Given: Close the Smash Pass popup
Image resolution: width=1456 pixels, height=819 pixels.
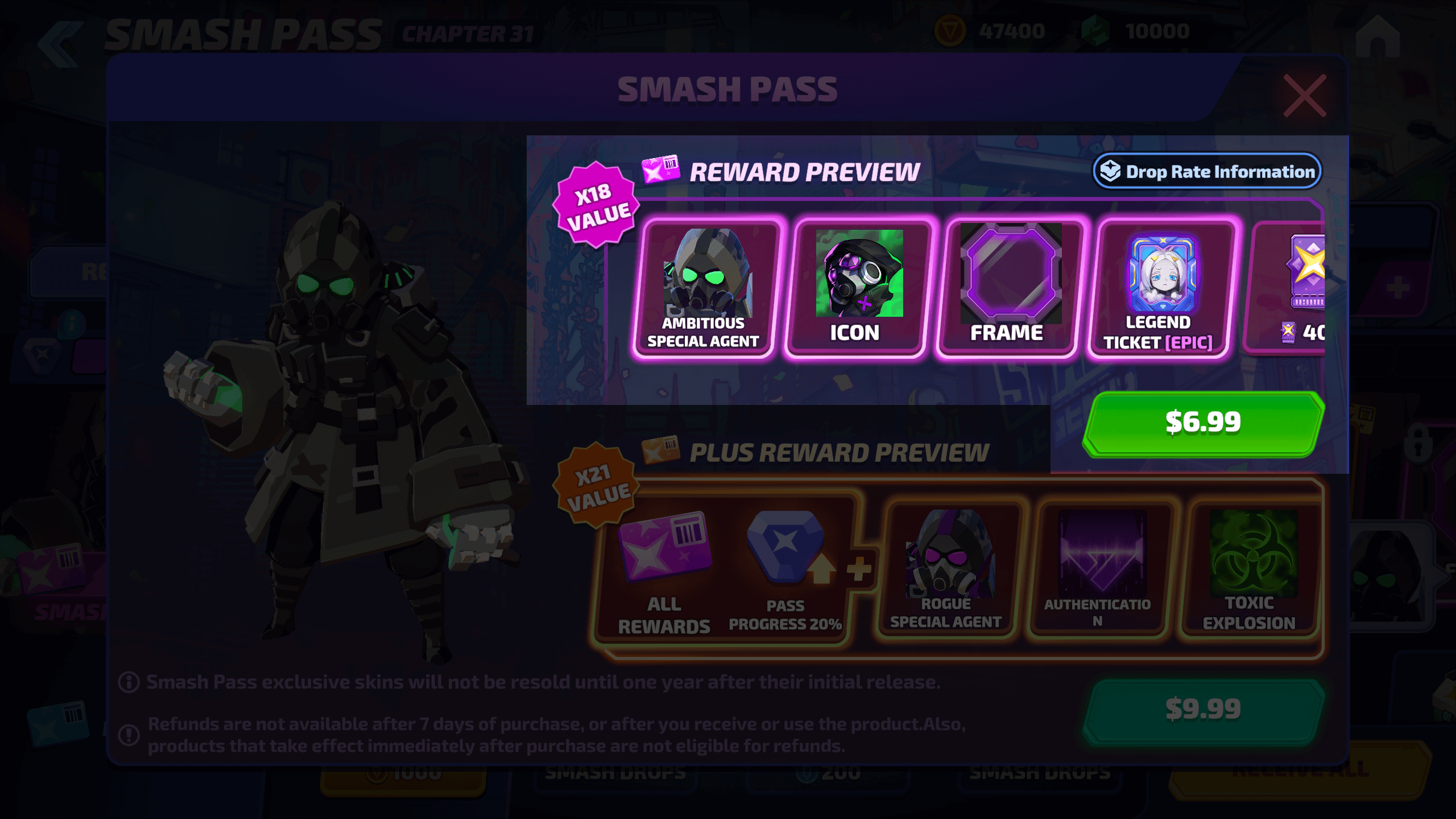Looking at the screenshot, I should (1304, 96).
